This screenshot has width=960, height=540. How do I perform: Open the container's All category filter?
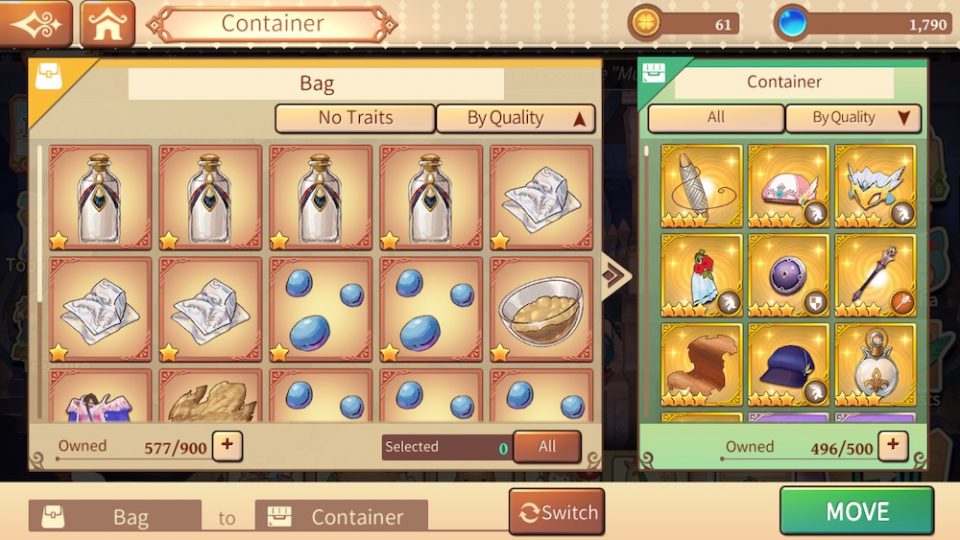pyautogui.click(x=716, y=118)
